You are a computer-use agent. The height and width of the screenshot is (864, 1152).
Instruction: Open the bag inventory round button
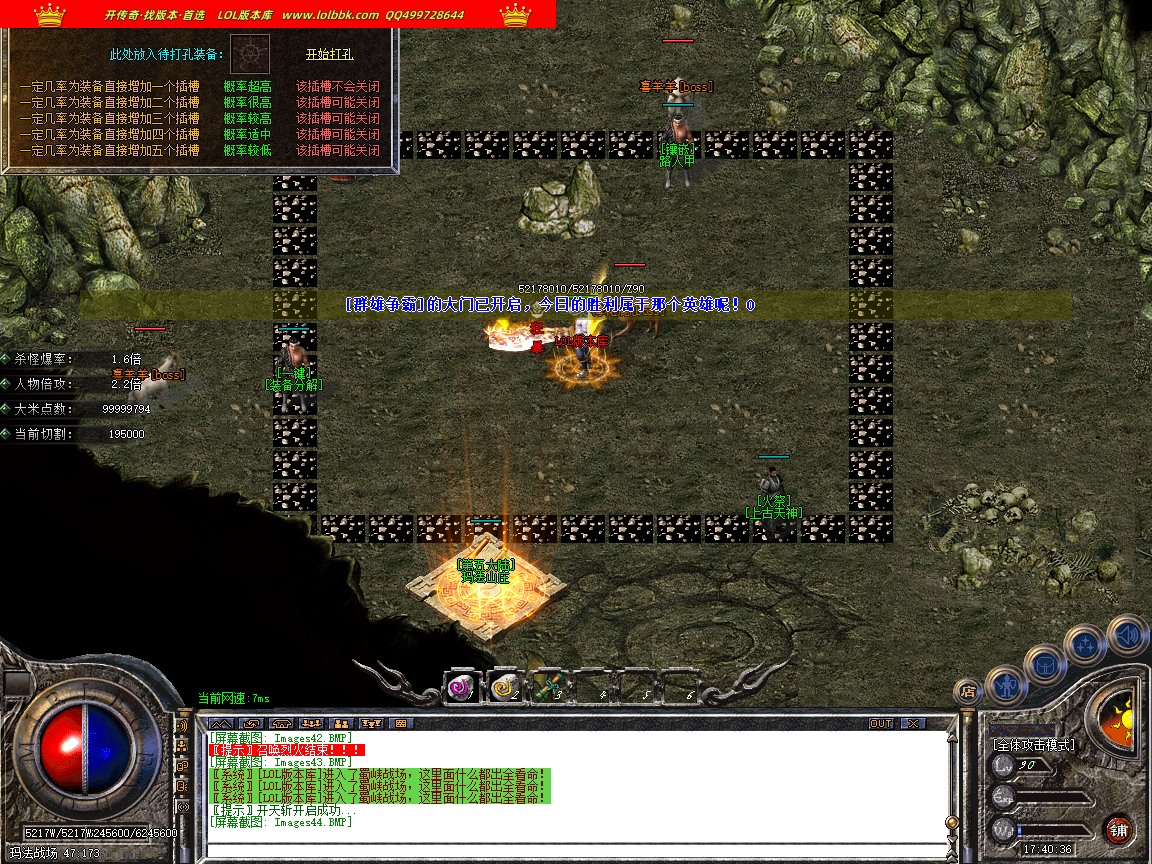(1044, 664)
